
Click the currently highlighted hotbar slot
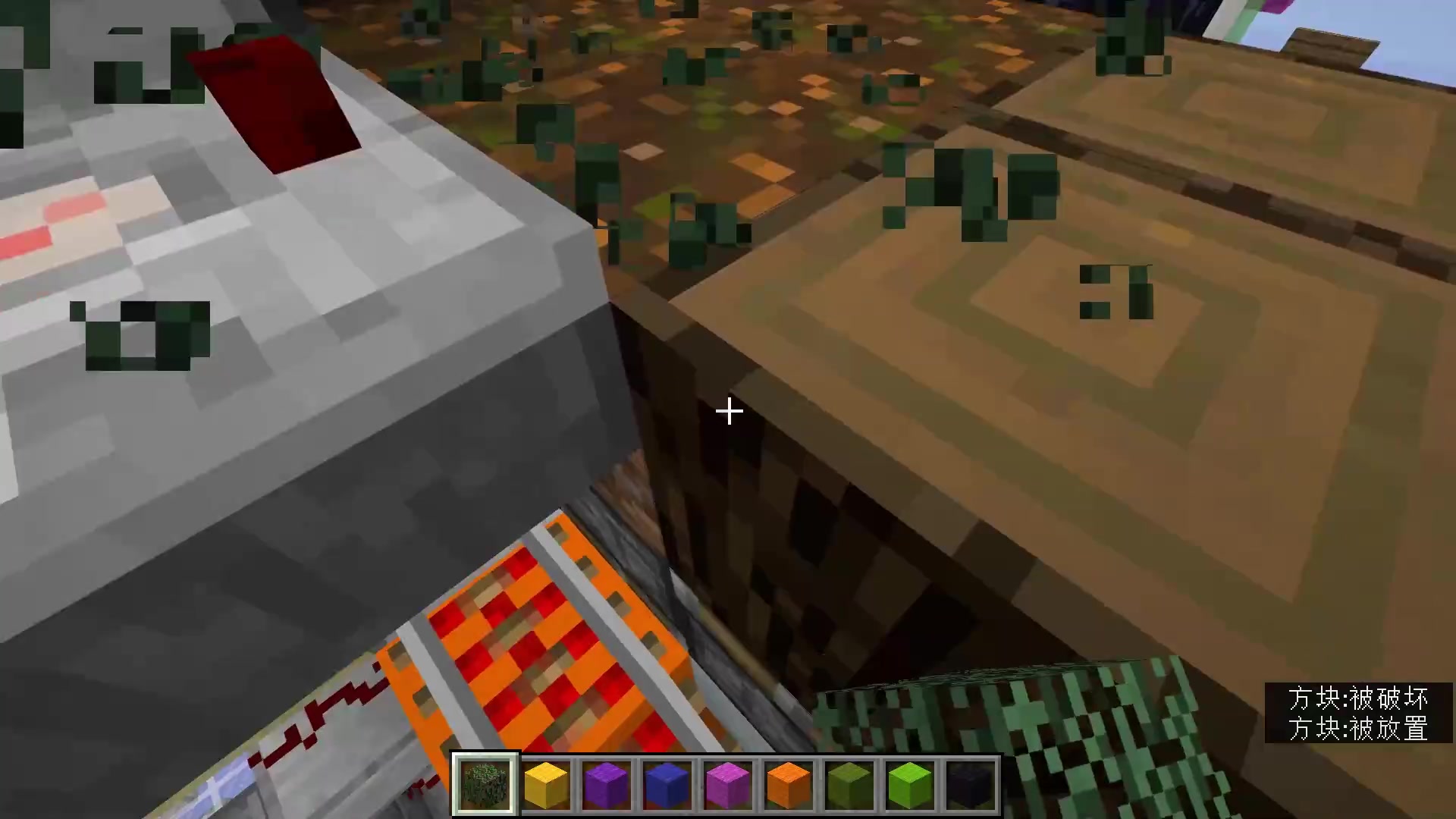tap(485, 782)
